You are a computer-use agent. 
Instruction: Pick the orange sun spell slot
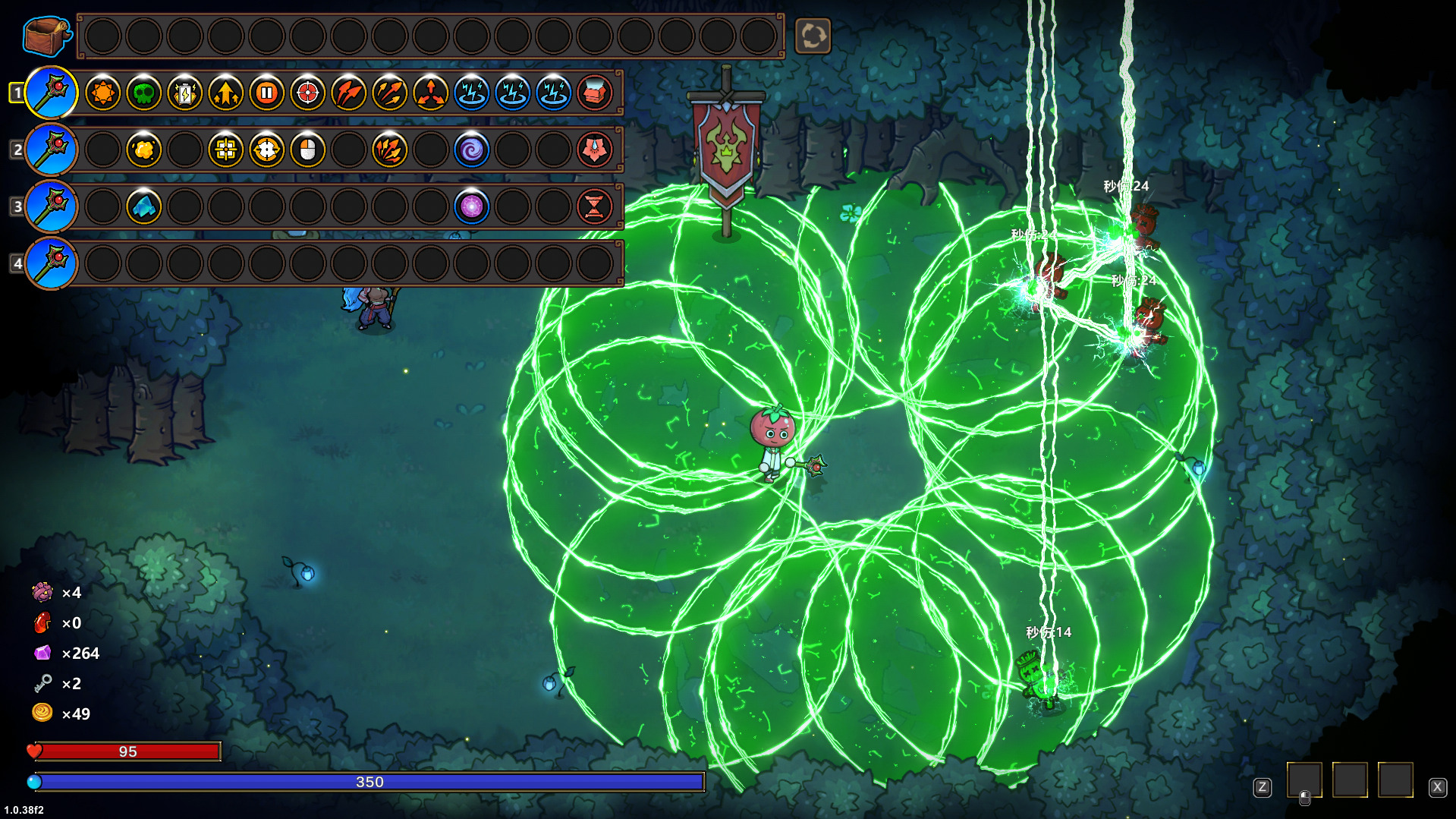[103, 93]
